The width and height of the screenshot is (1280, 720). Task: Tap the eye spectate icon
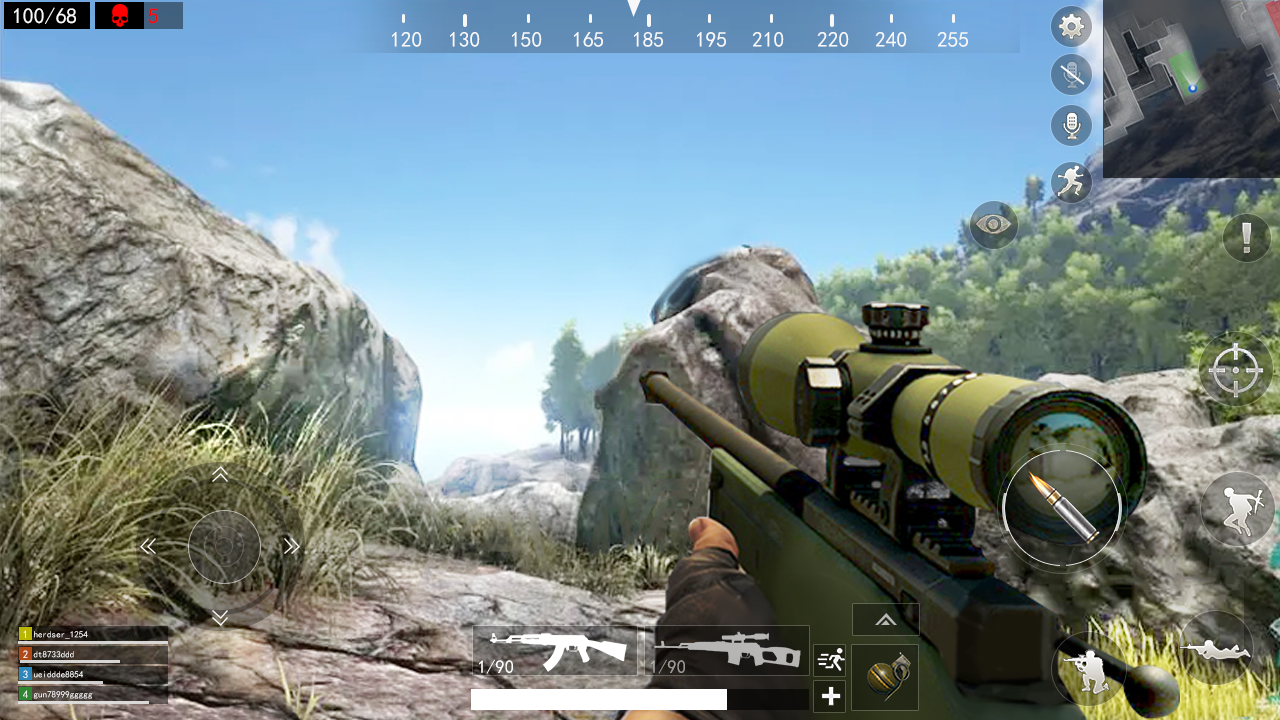pos(995,225)
